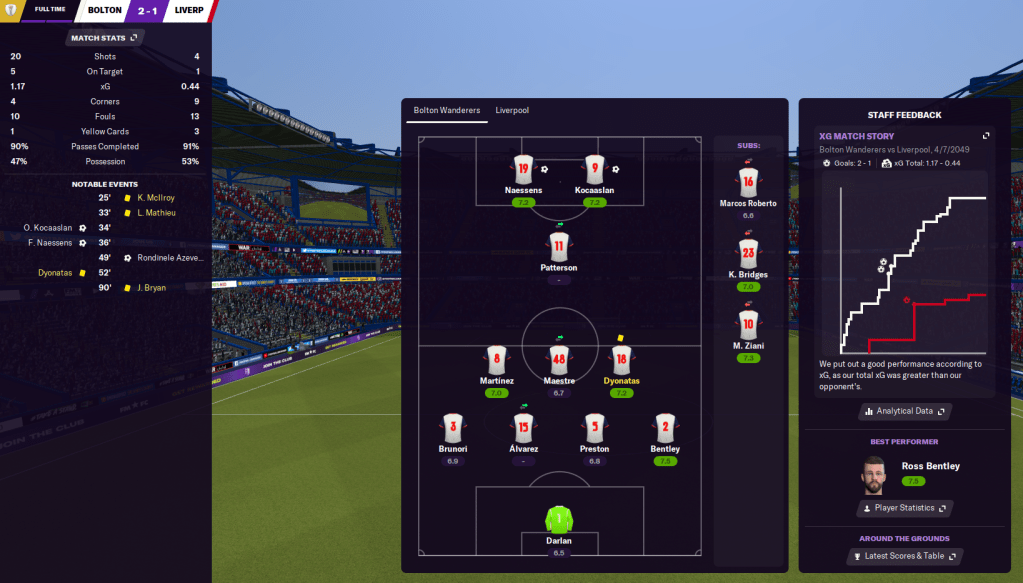Open the Match Stats panel

[105, 38]
